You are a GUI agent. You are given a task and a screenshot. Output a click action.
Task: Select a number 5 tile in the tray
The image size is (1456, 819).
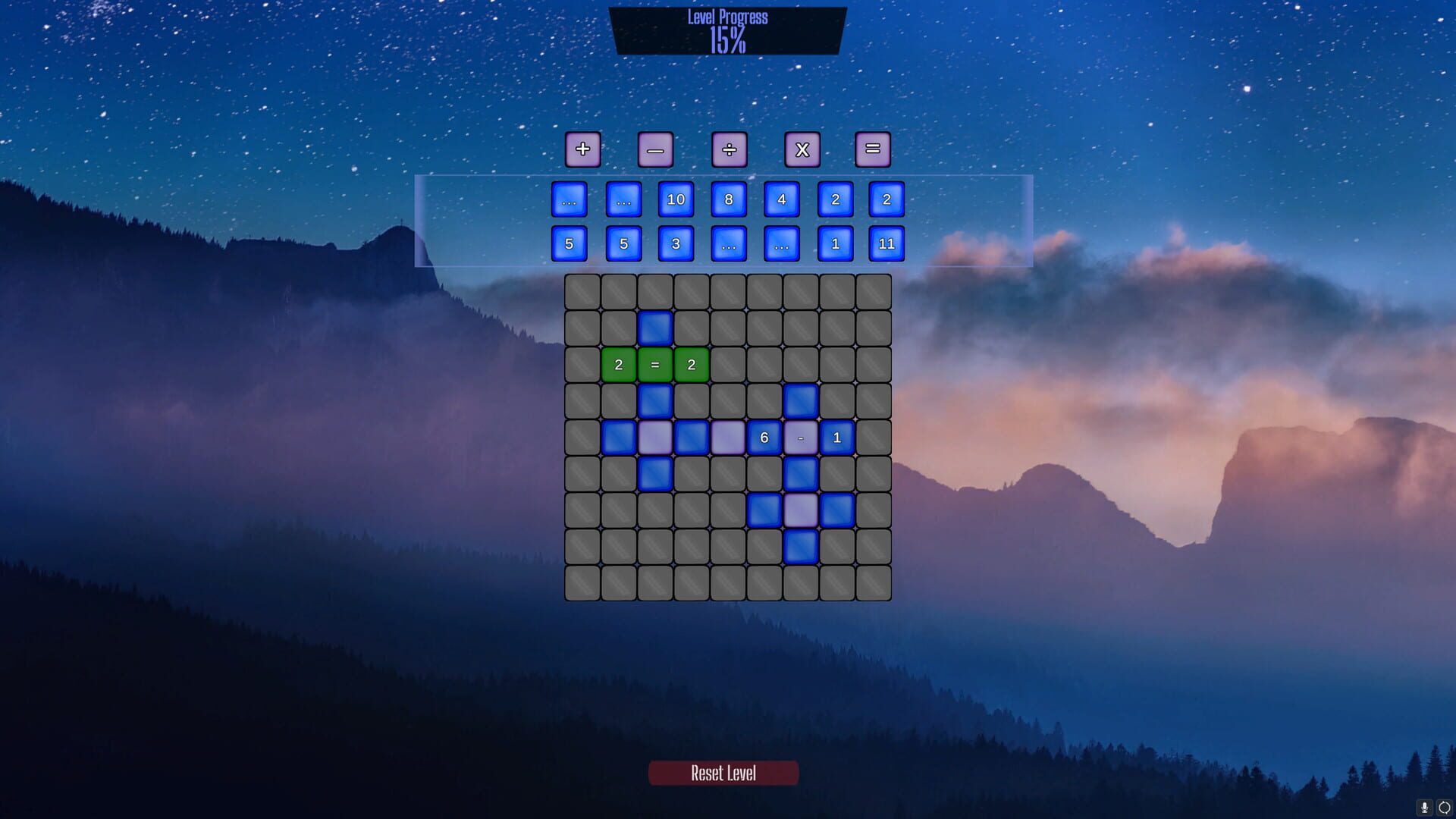point(570,243)
